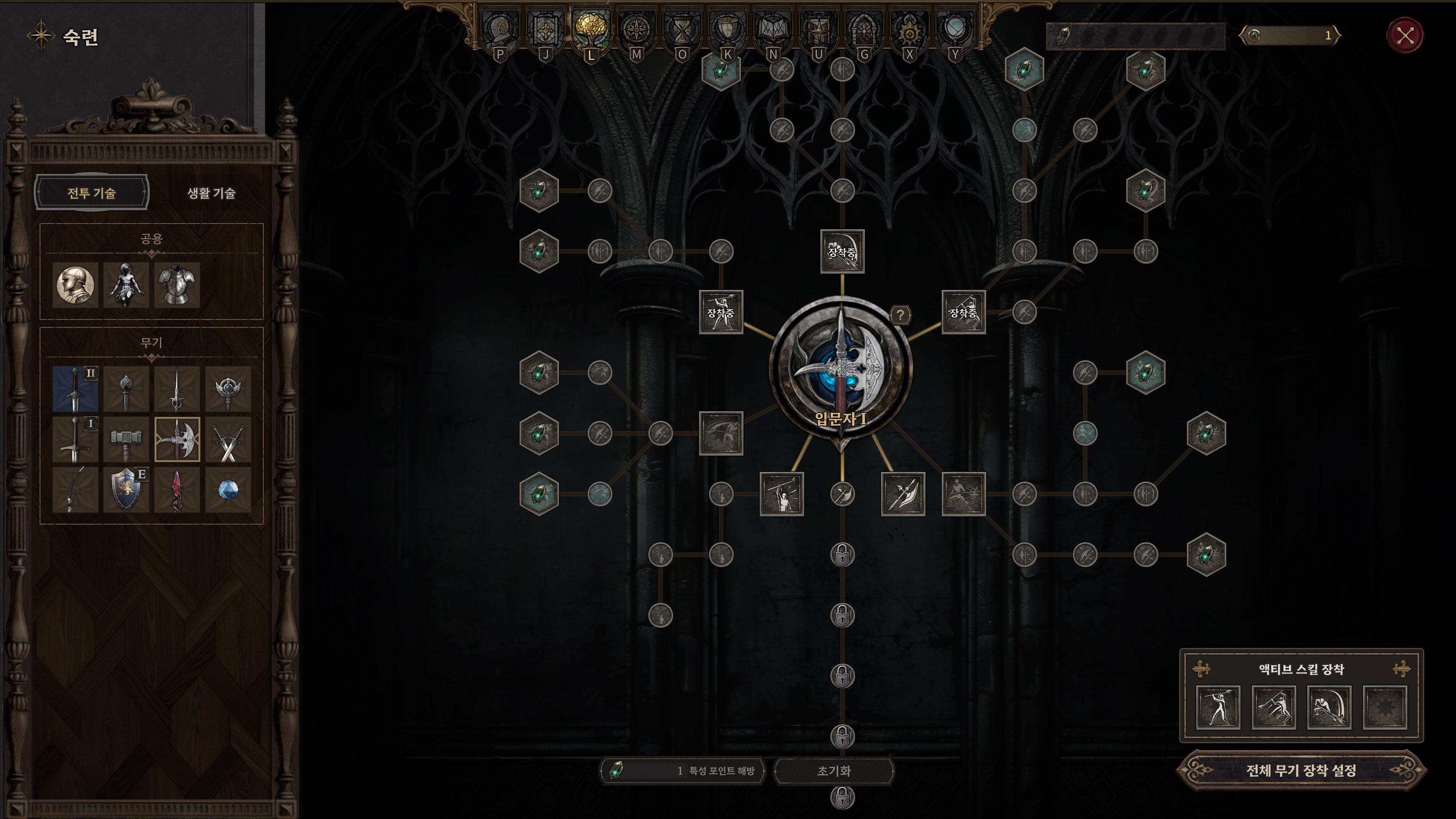The width and height of the screenshot is (1456, 819).
Task: Close the mastery window
Action: click(1404, 36)
